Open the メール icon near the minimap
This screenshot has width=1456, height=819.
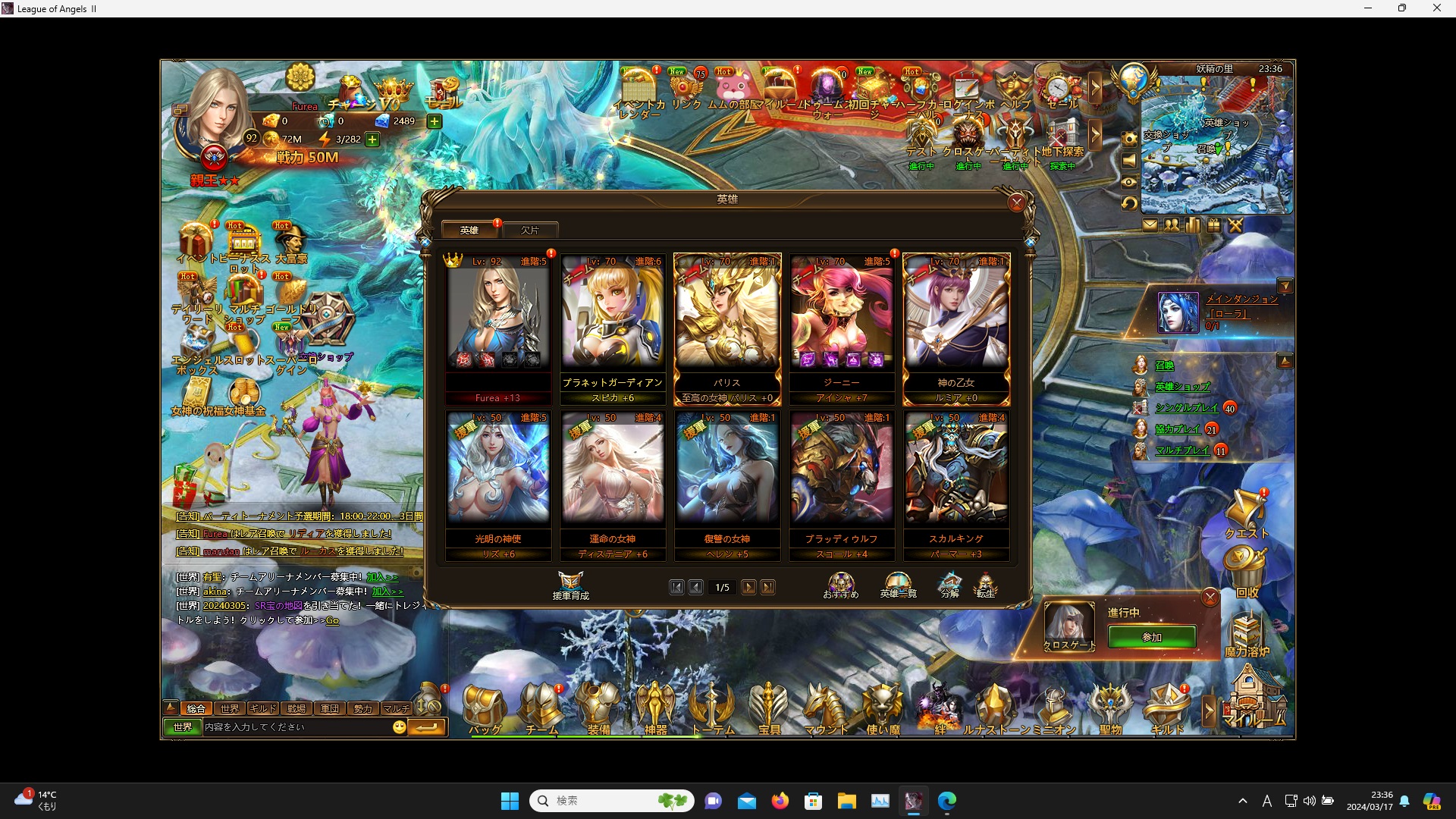[x=1151, y=225]
